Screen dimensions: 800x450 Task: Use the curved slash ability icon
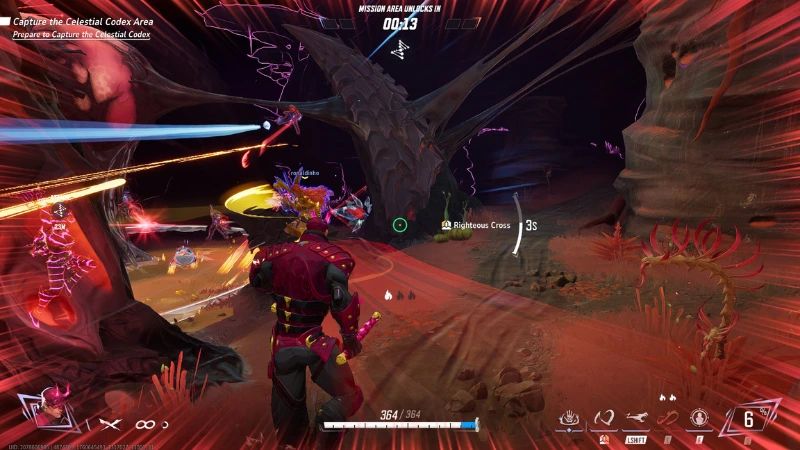(x=603, y=418)
